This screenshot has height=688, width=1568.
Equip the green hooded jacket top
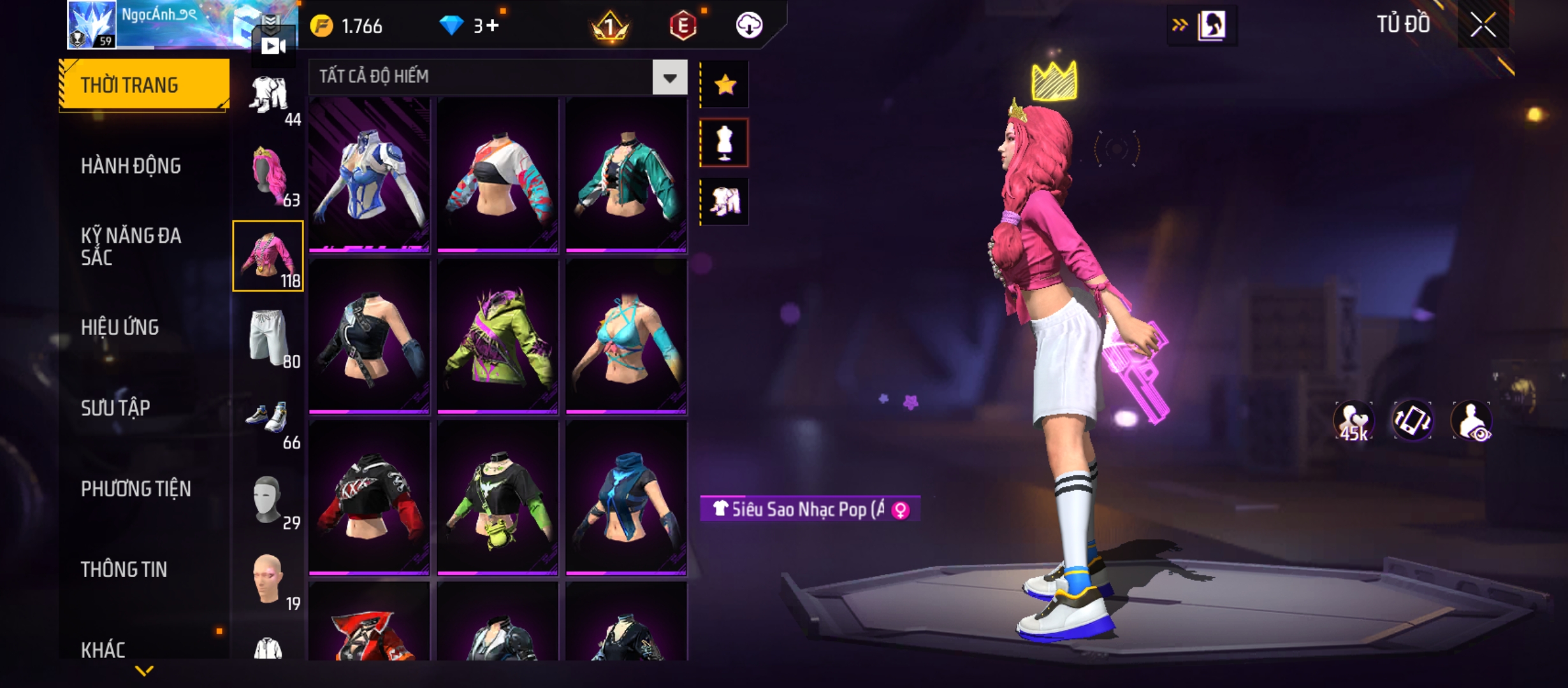point(498,336)
